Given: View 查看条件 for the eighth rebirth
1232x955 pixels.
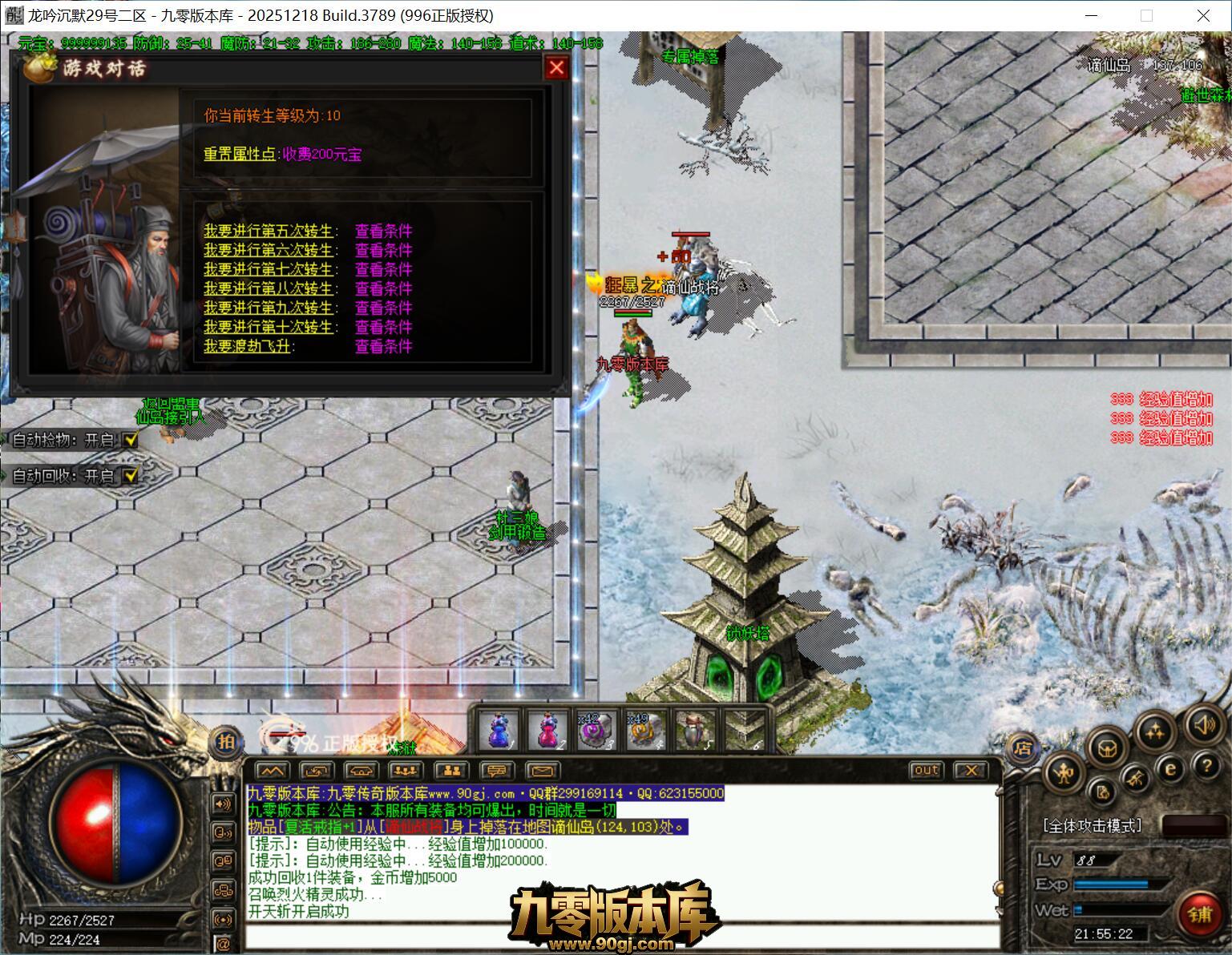Looking at the screenshot, I should click(383, 288).
